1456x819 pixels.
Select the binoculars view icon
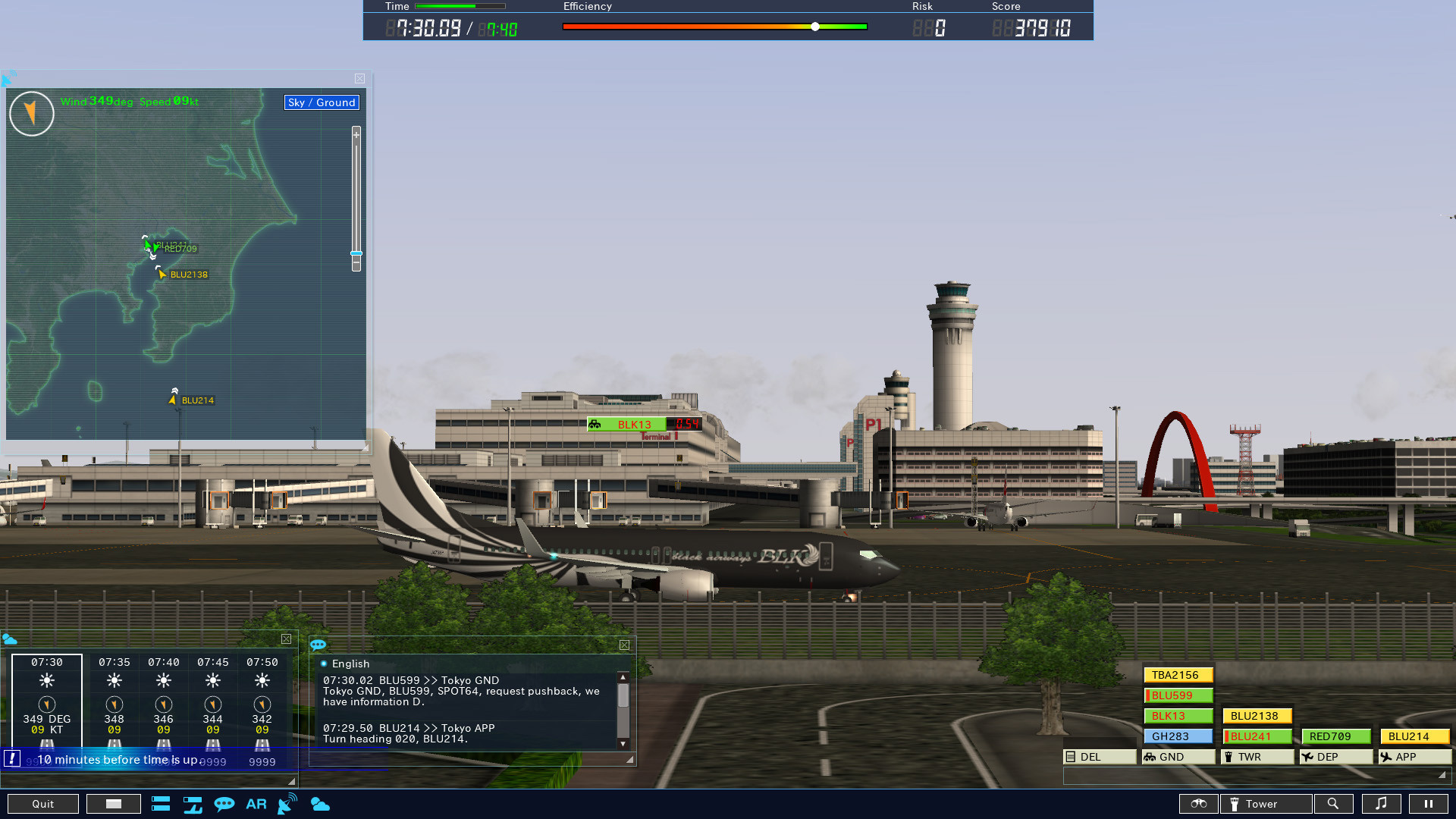click(x=1198, y=804)
